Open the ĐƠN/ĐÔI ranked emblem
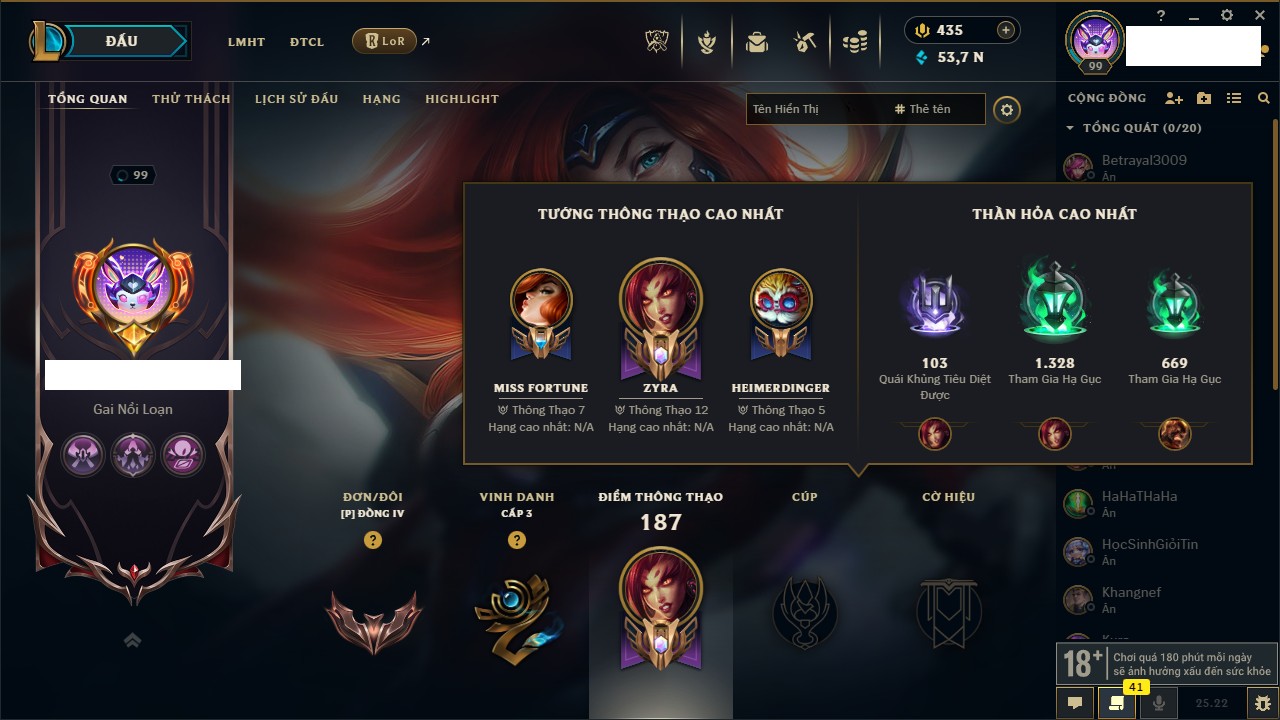 pyautogui.click(x=373, y=620)
